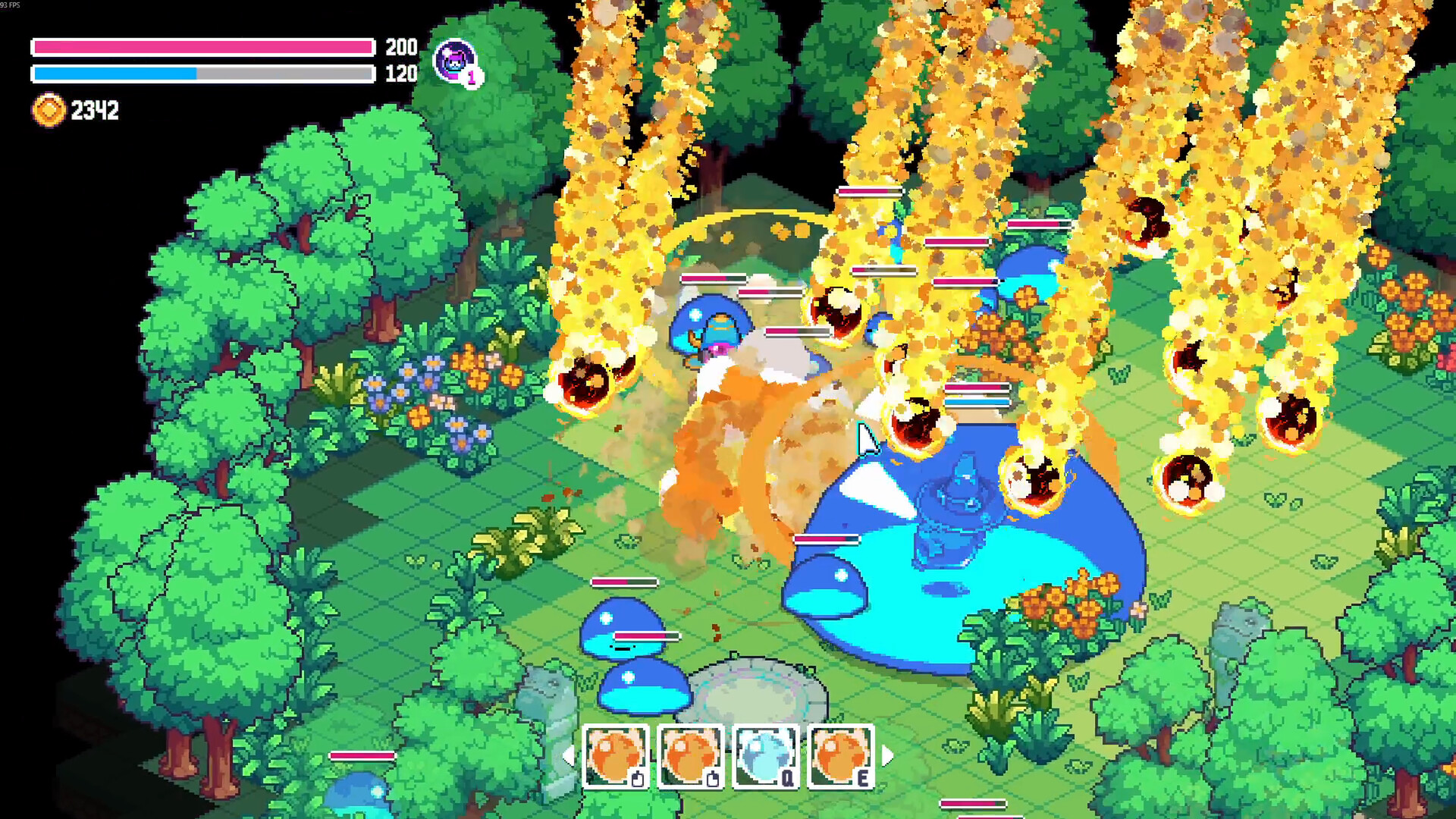Click the E key label on the fourth ability slot
Viewport: 1456px width, 819px height.
point(865,776)
